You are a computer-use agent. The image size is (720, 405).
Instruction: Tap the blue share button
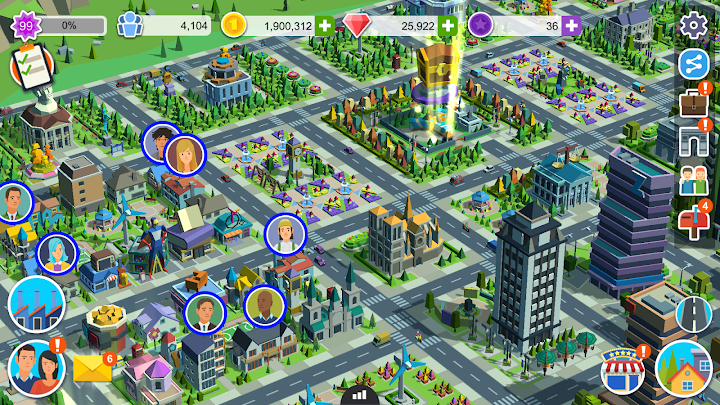[x=692, y=63]
